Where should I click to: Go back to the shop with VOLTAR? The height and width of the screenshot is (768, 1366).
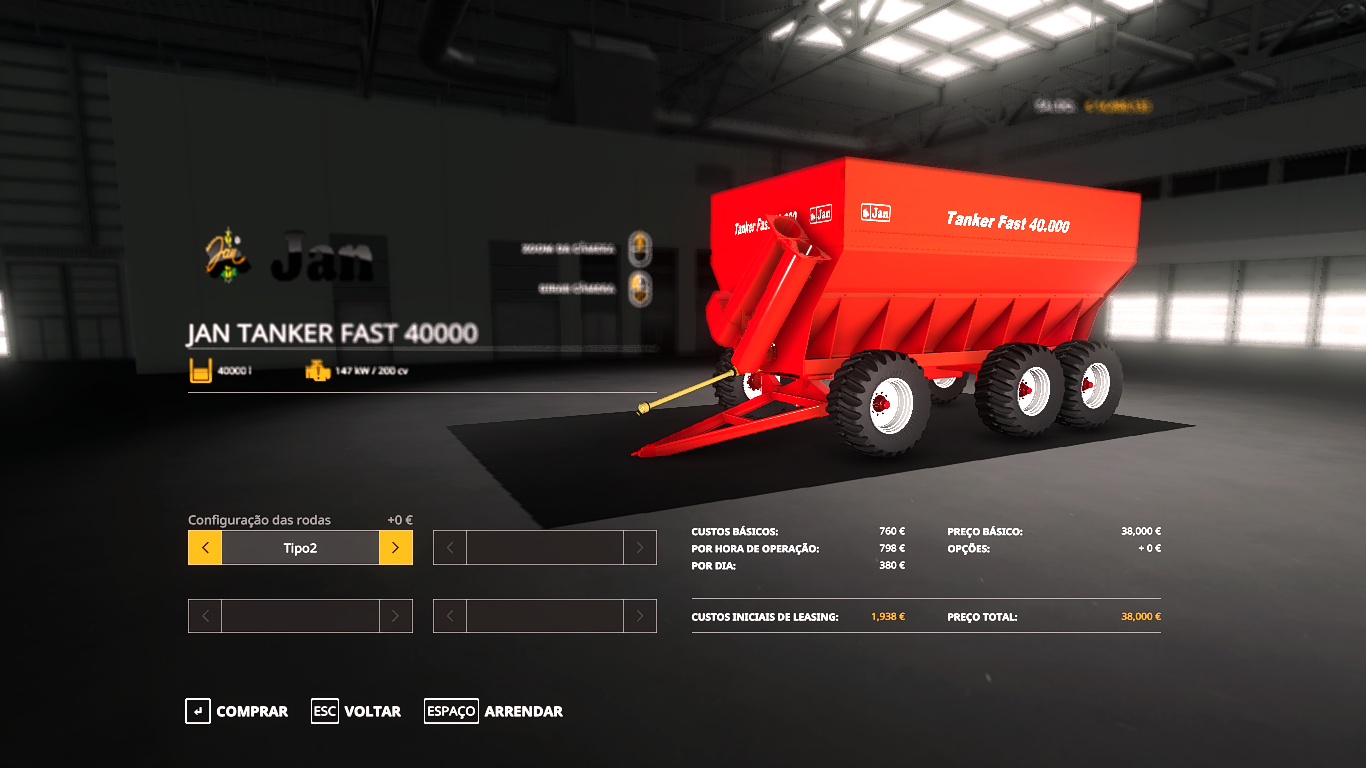pyautogui.click(x=374, y=711)
